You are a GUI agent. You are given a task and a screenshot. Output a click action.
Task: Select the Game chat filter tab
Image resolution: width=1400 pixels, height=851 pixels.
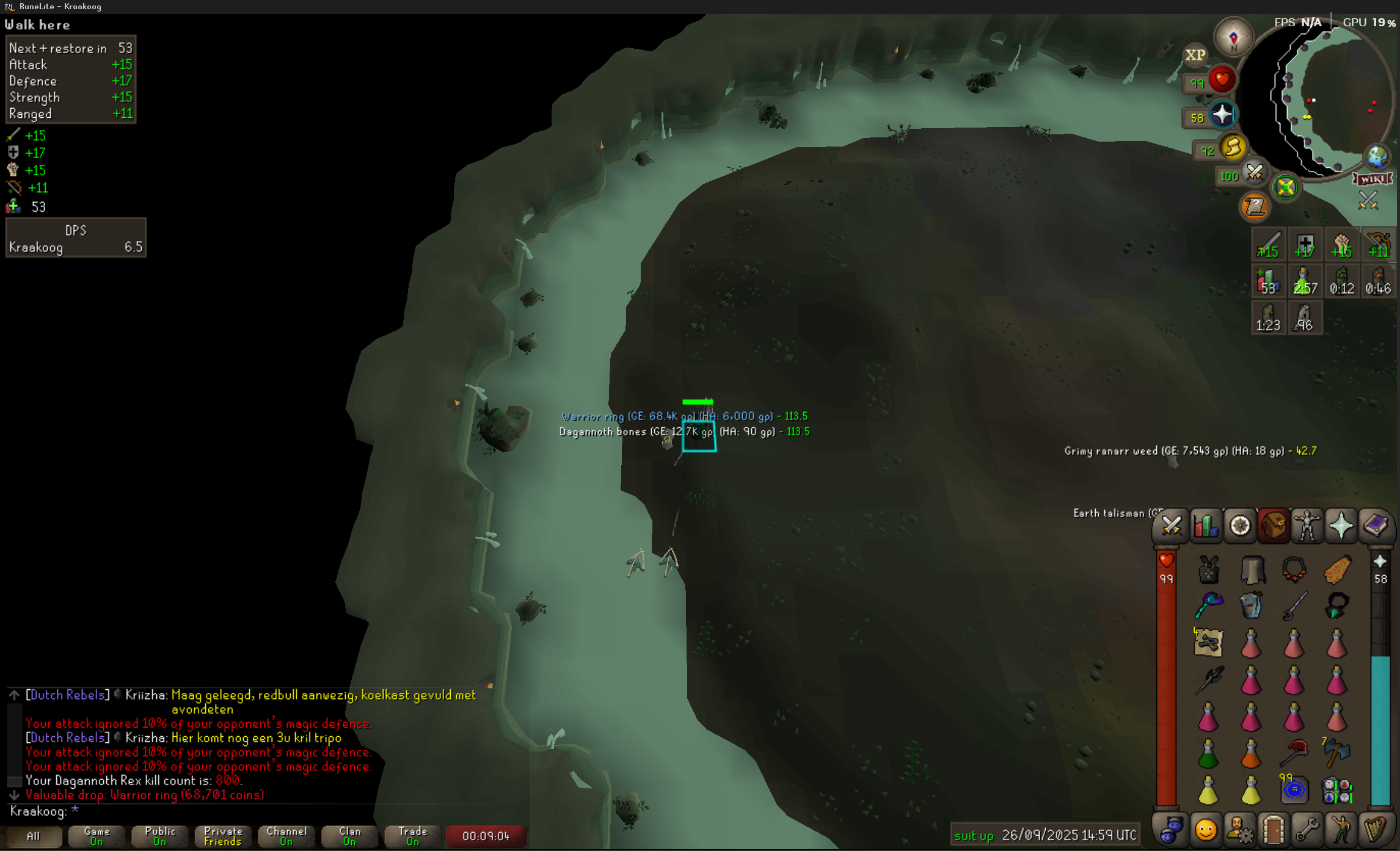(x=97, y=836)
